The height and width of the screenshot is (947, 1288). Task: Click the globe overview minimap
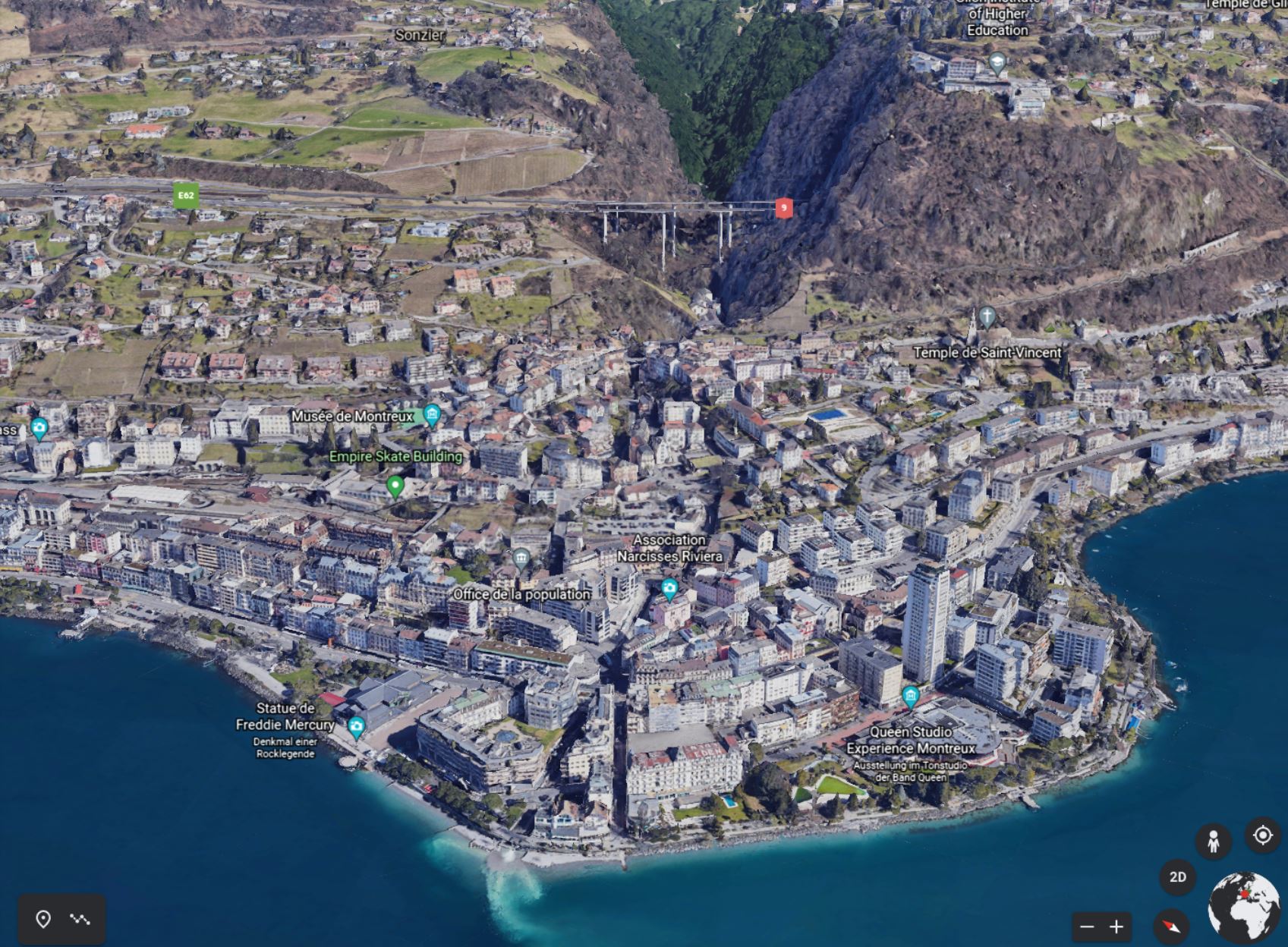coord(1244,908)
